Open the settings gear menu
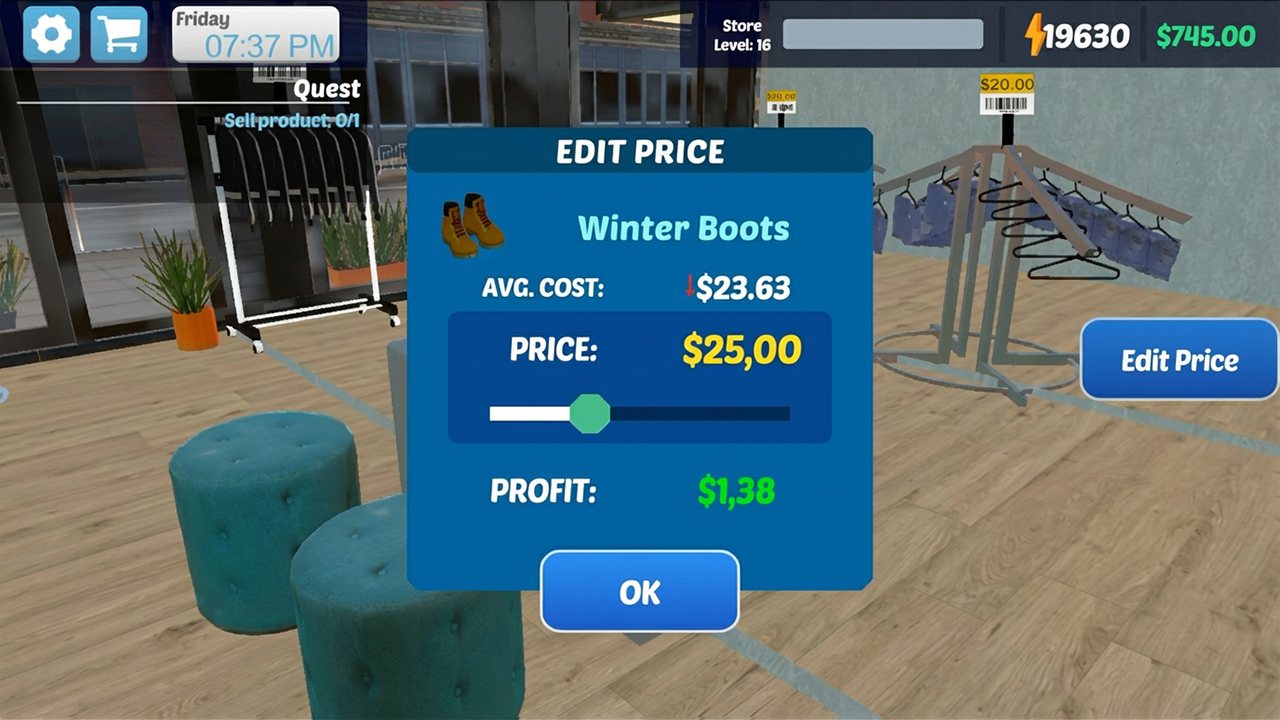Viewport: 1280px width, 720px height. (50, 33)
